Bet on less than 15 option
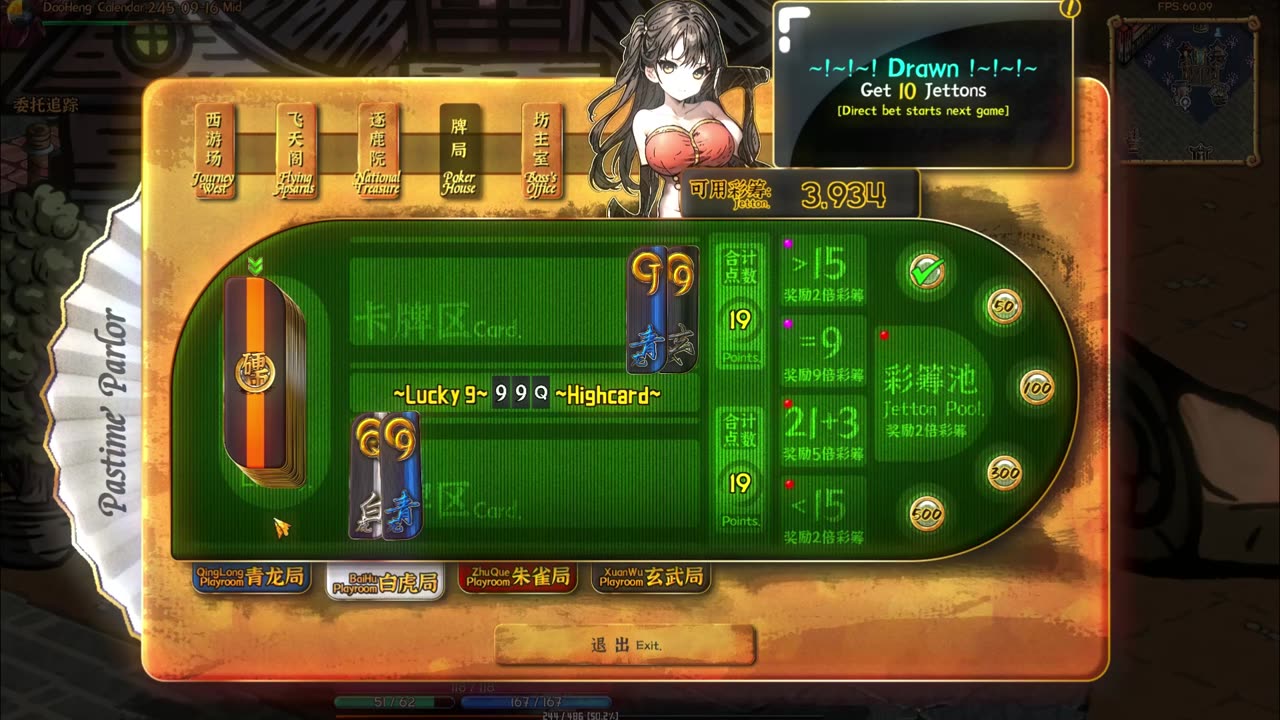This screenshot has width=1280, height=720. [x=823, y=512]
